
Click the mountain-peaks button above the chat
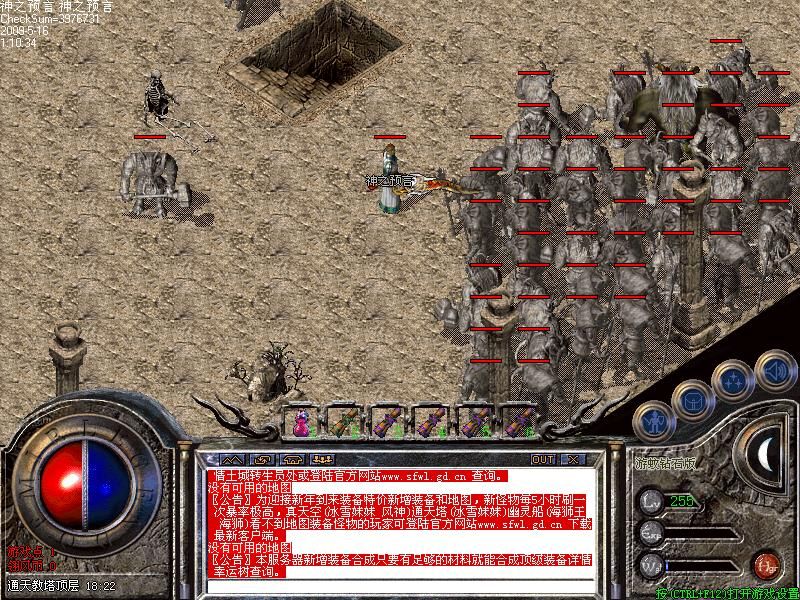pos(232,459)
